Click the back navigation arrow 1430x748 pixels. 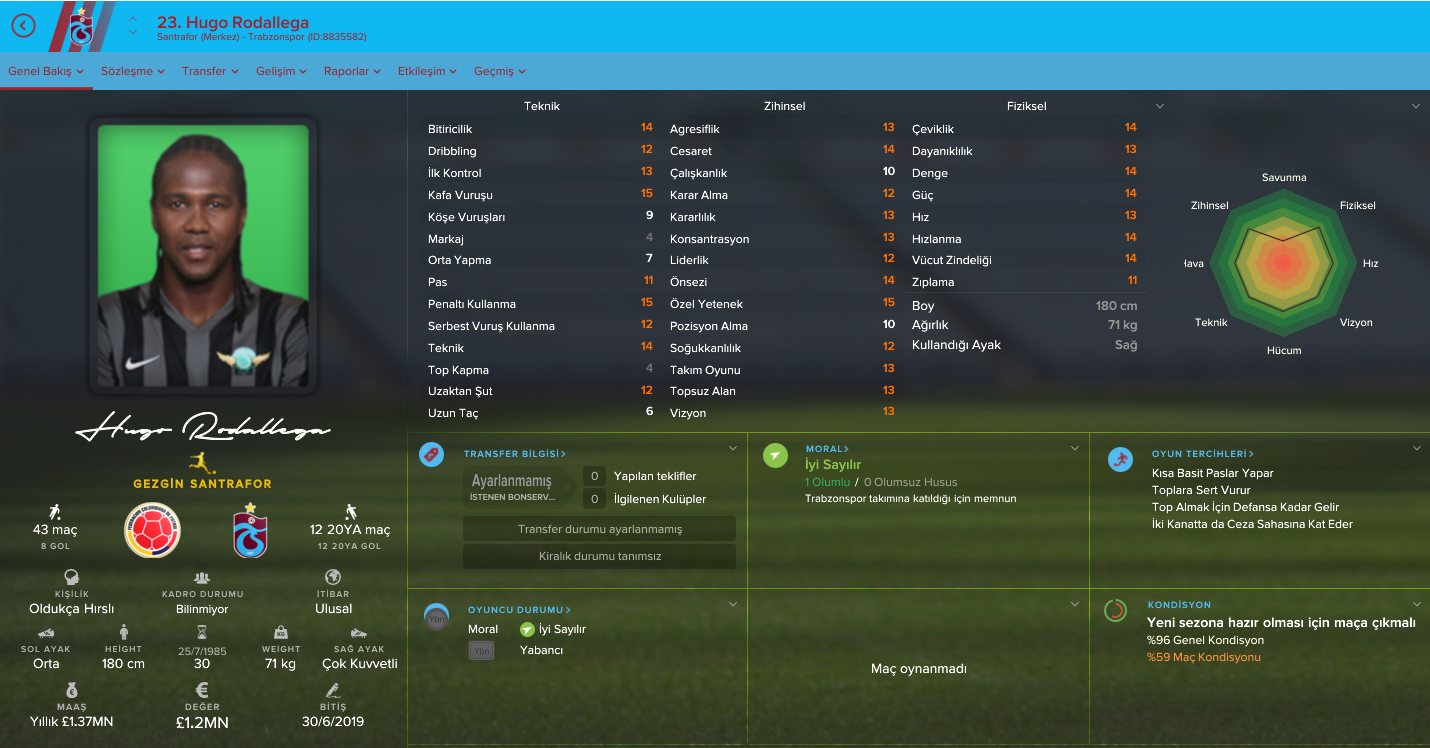[23, 26]
